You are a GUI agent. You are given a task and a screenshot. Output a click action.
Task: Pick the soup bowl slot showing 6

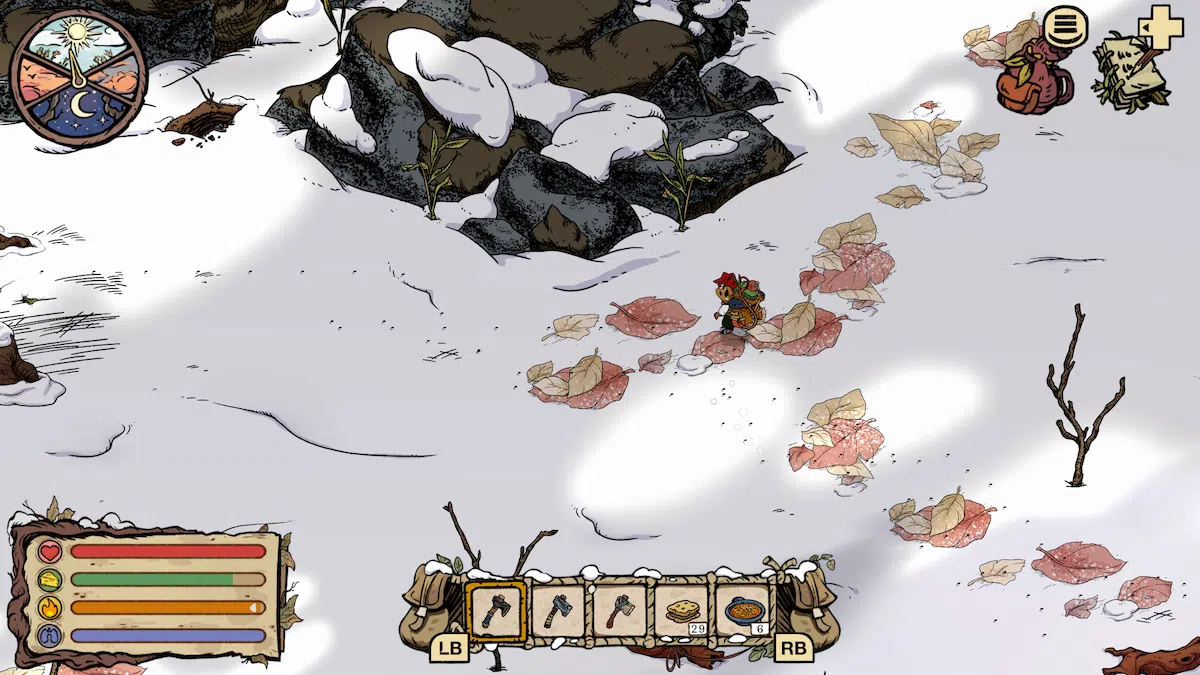coord(743,612)
